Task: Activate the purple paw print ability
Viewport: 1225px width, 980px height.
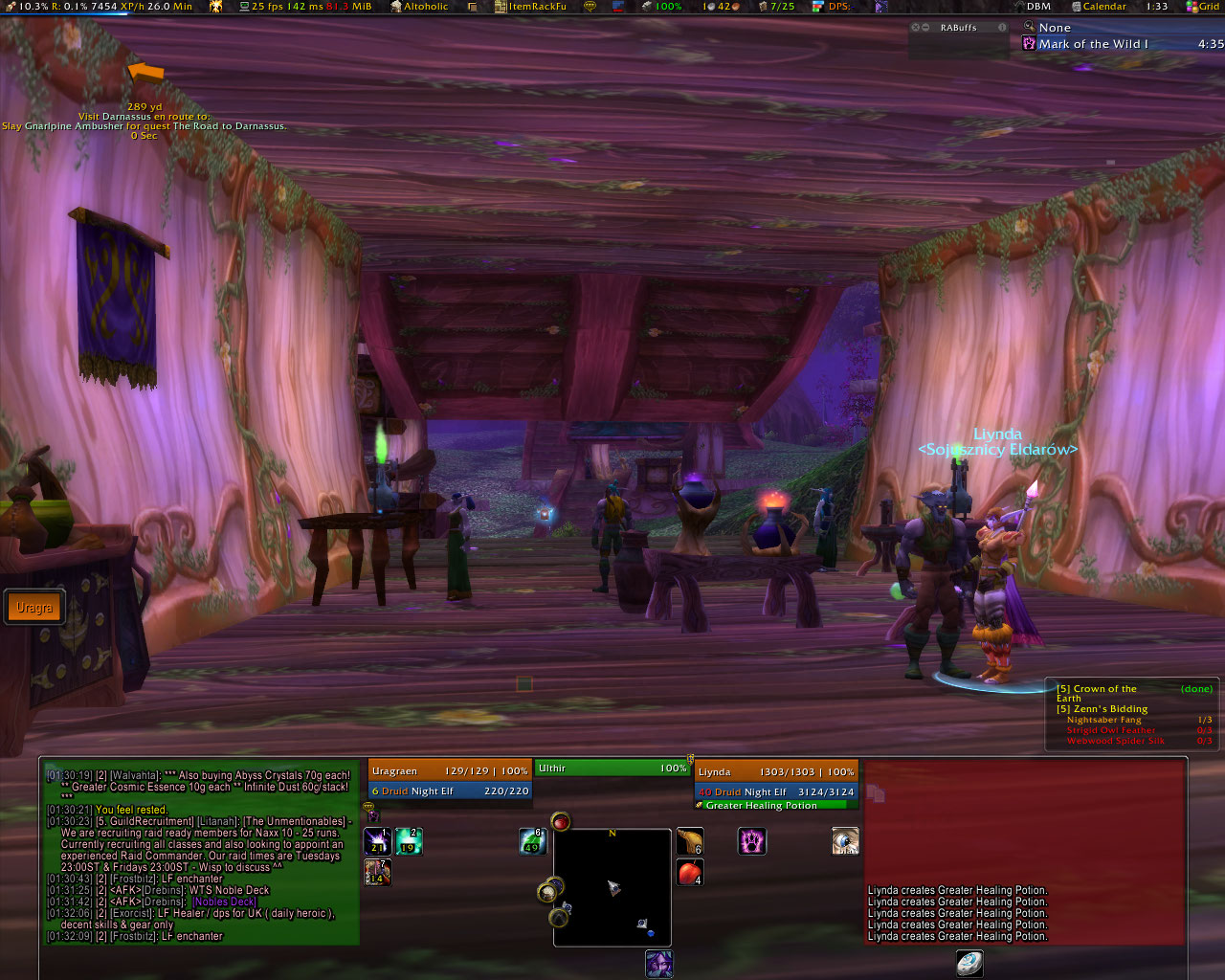Action: [752, 842]
